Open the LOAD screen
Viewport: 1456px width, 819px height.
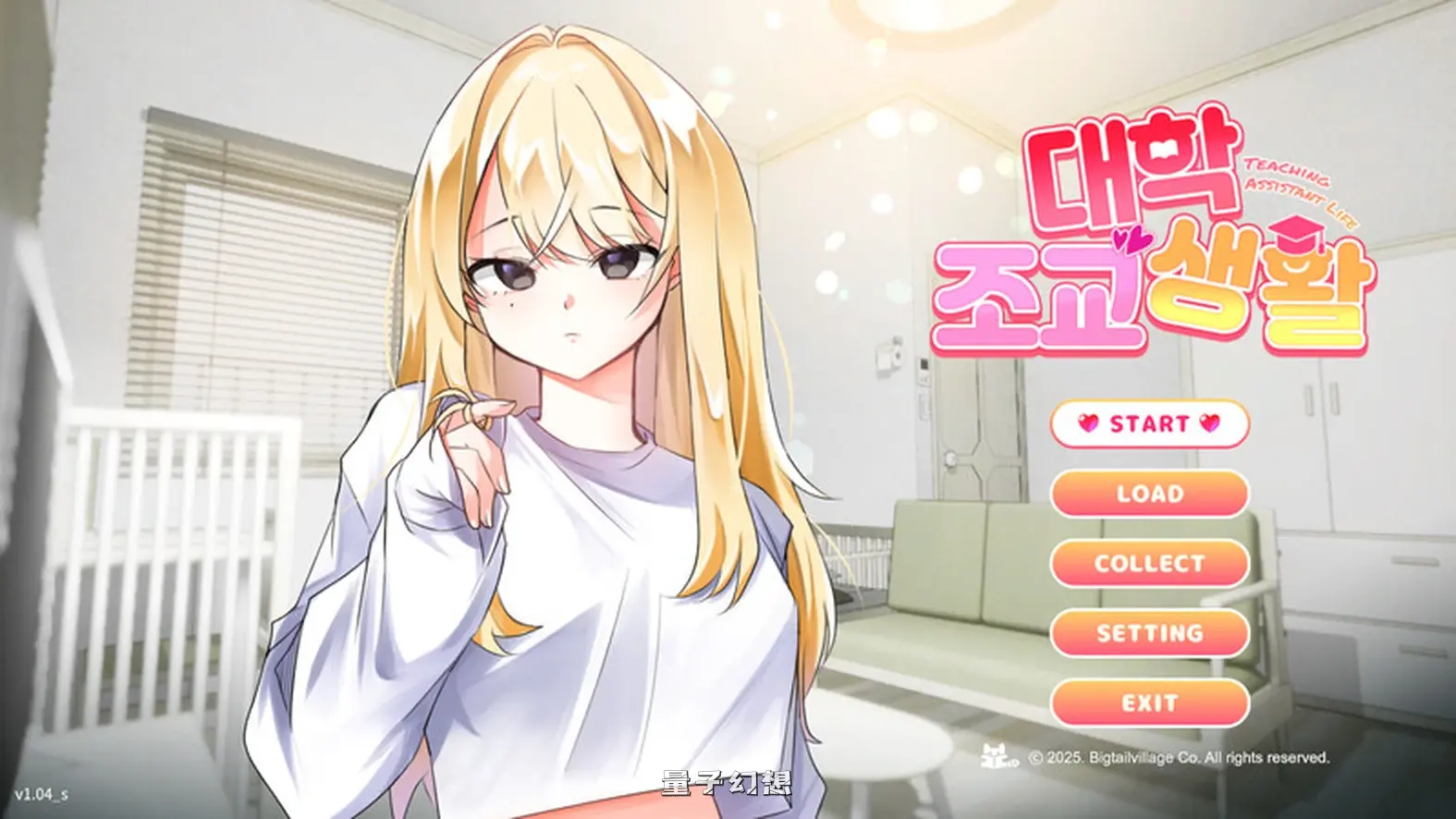[1149, 494]
